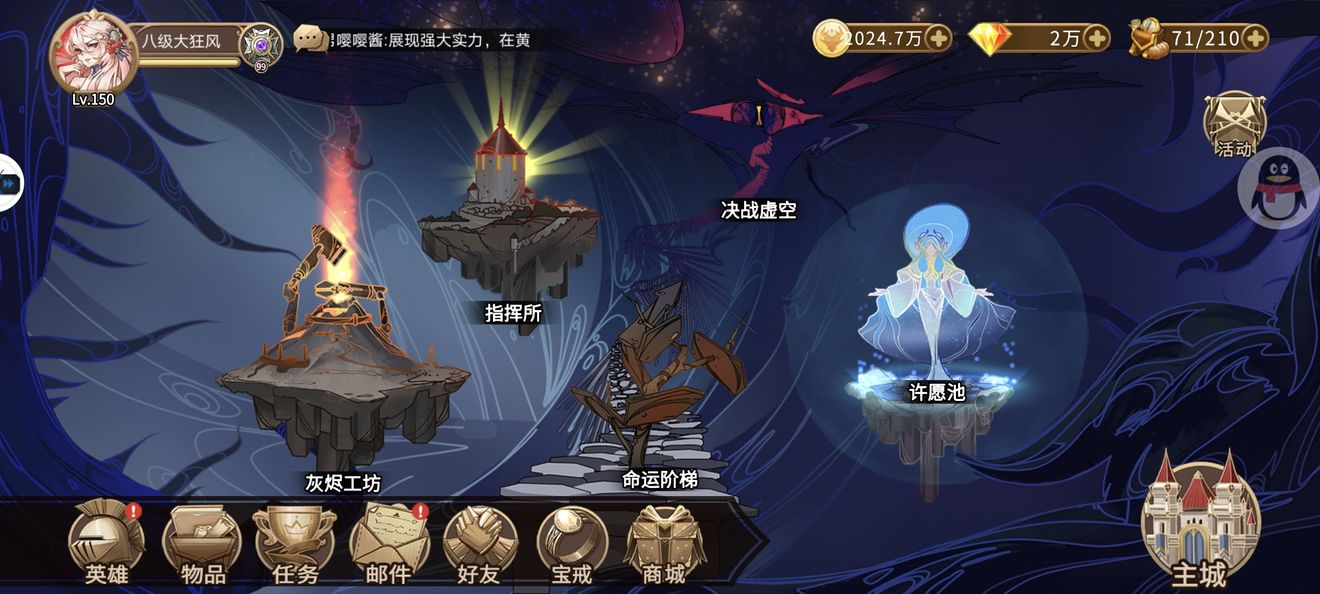Viewport: 1320px width, 594px height.
Task: Add more diamonds with plus button
Action: 1097,39
